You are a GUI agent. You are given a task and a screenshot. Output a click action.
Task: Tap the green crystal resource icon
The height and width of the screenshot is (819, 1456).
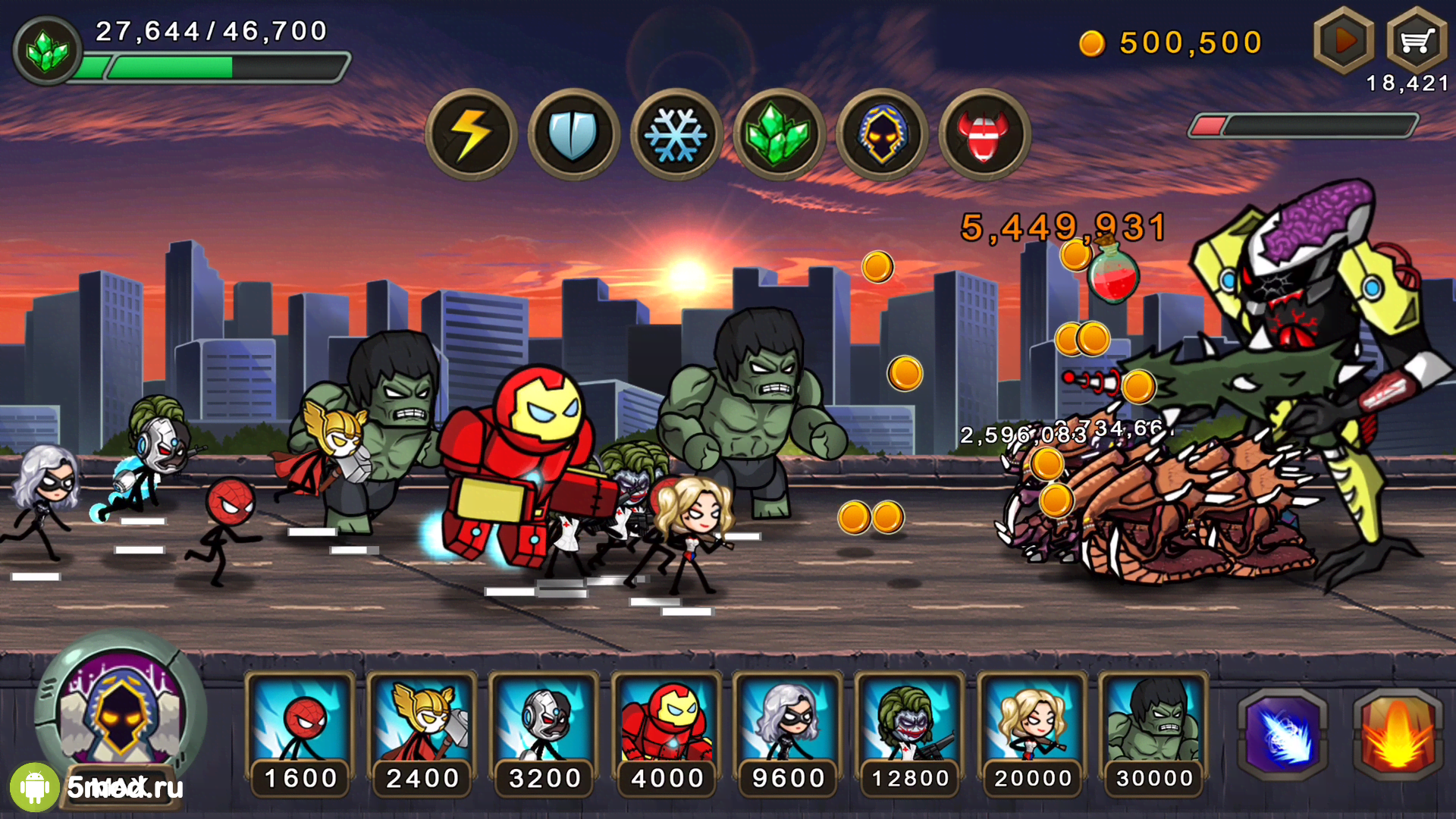[47, 51]
